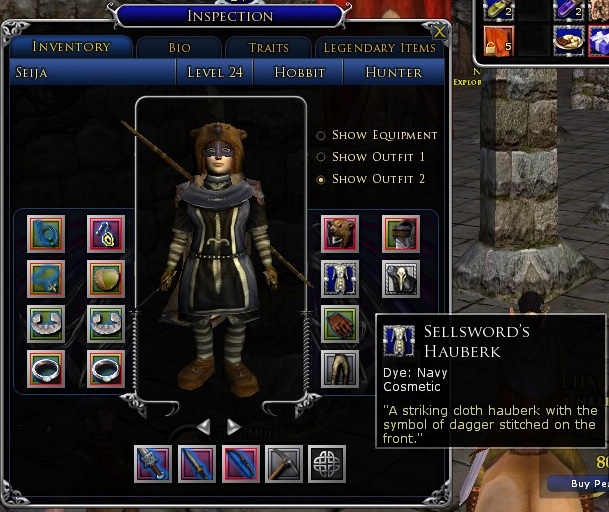Screen dimensions: 609x512
Task: Click the bird-skull cloak slot
Action: (x=400, y=279)
